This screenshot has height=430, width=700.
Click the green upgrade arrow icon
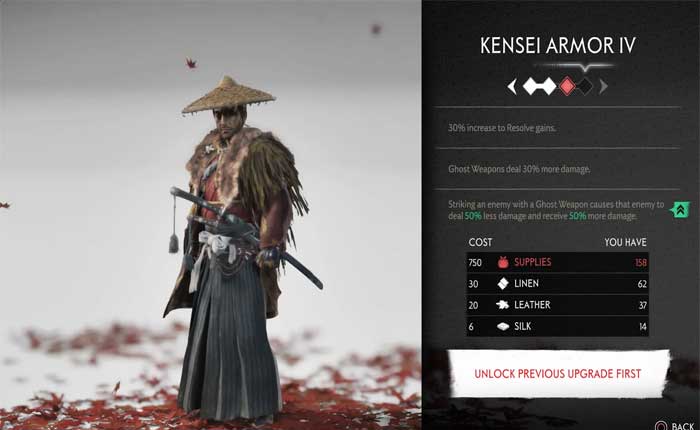678,210
